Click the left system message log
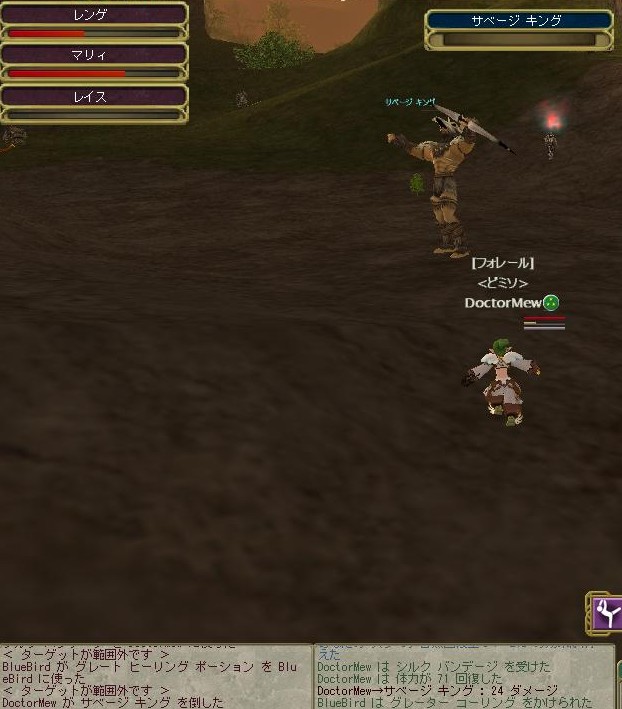This screenshot has width=622, height=709. tap(155, 676)
